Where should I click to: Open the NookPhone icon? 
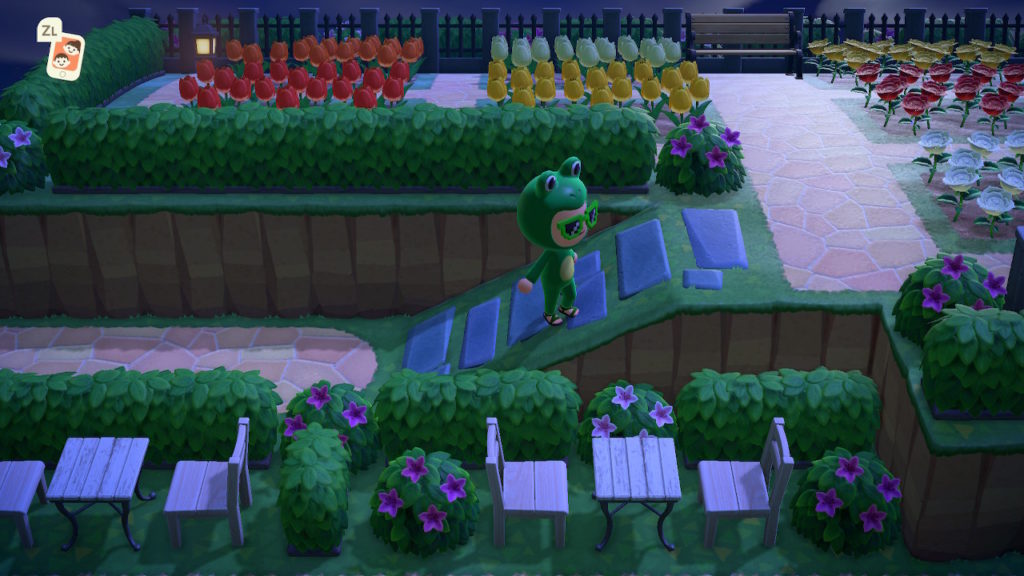tap(66, 55)
